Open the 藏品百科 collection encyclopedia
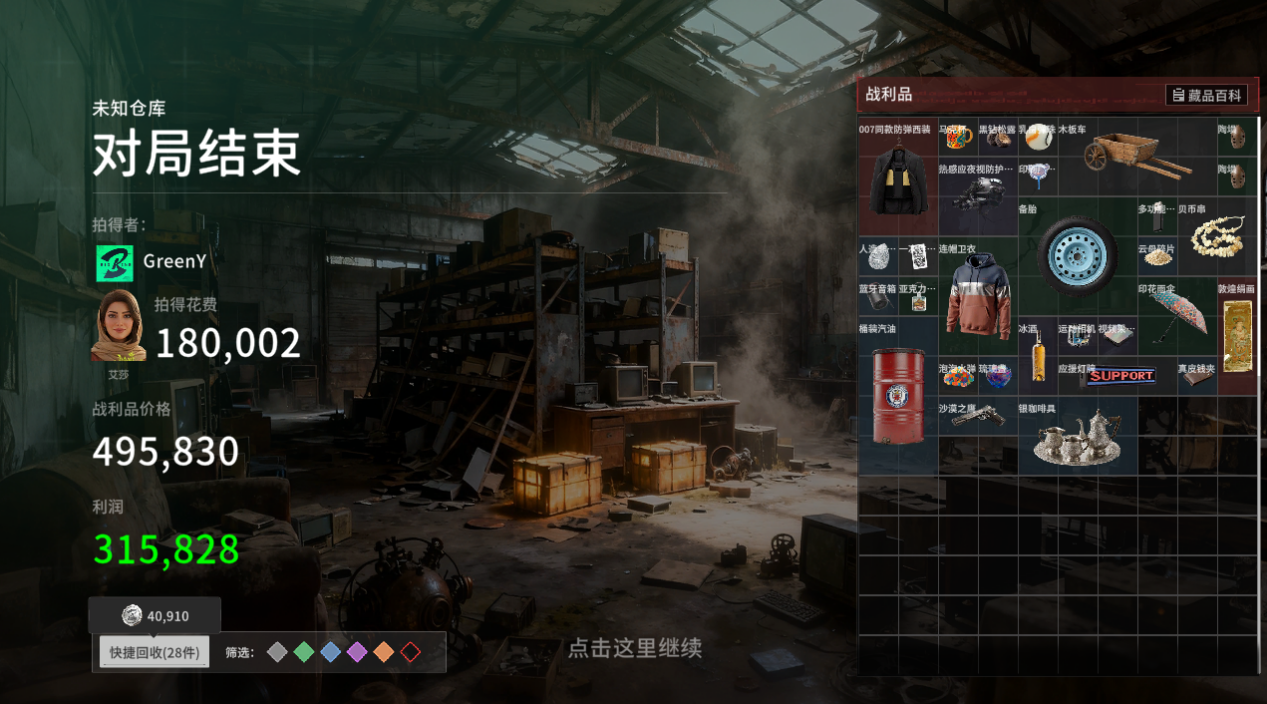Screen dimensions: 1267x704 click(x=1206, y=95)
